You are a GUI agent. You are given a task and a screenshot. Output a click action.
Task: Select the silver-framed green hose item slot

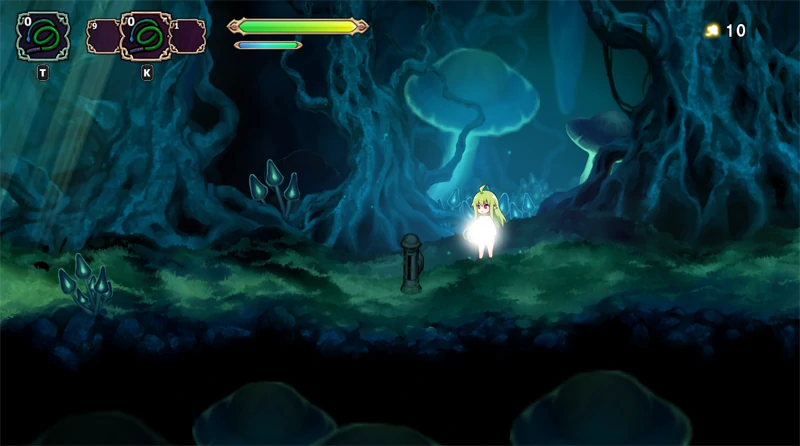click(x=43, y=36)
